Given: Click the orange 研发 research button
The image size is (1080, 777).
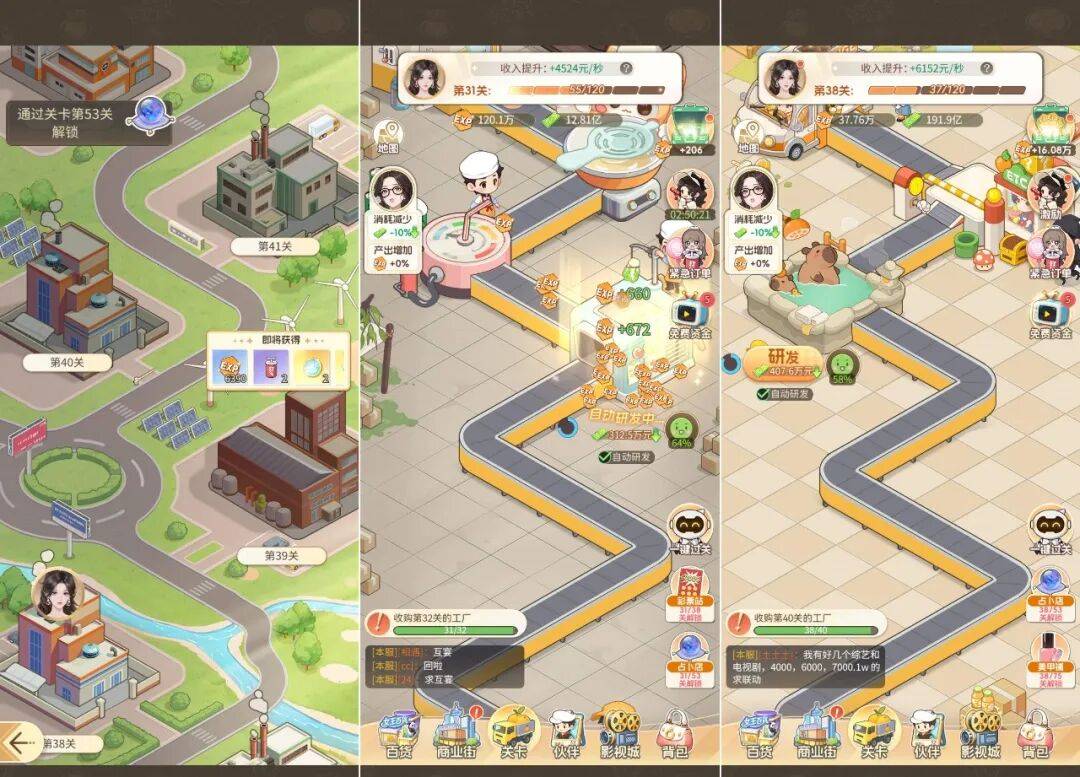Looking at the screenshot, I should [x=782, y=363].
